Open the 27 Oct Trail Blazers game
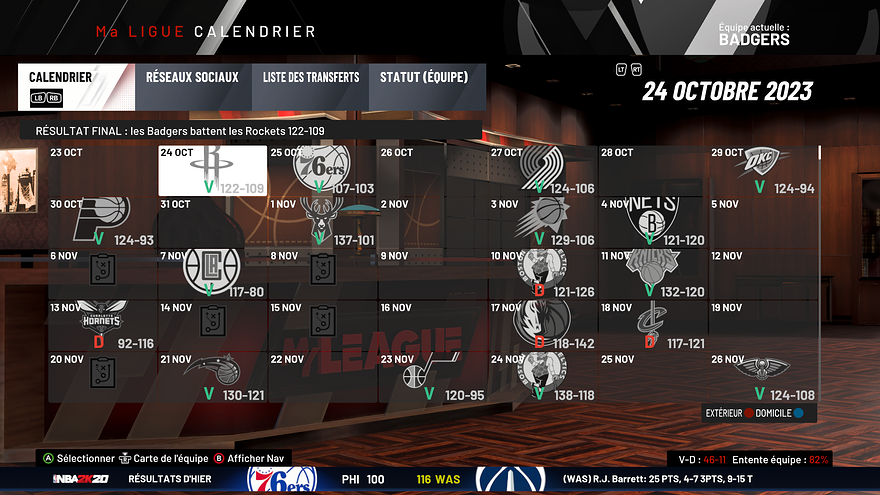 tap(543, 171)
